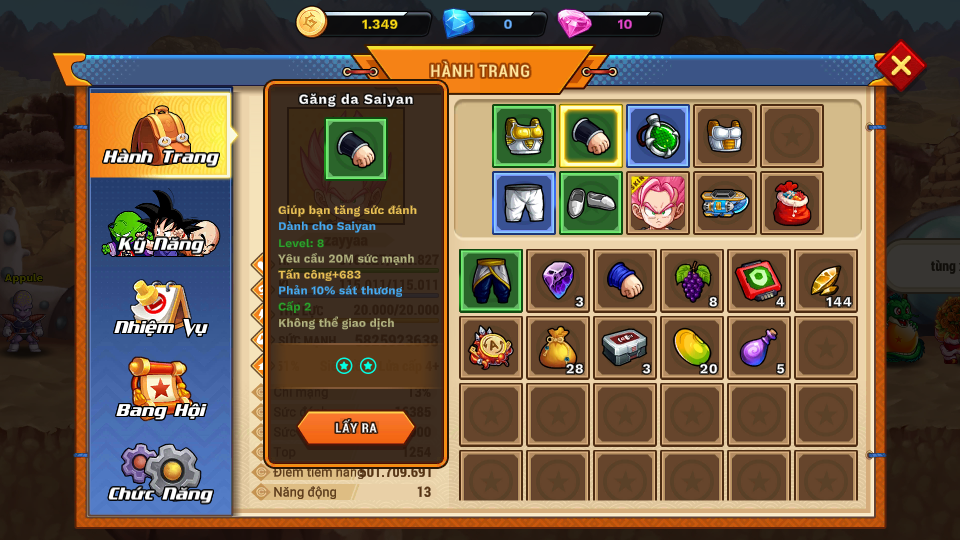Select the dark blue pants item

point(491,281)
